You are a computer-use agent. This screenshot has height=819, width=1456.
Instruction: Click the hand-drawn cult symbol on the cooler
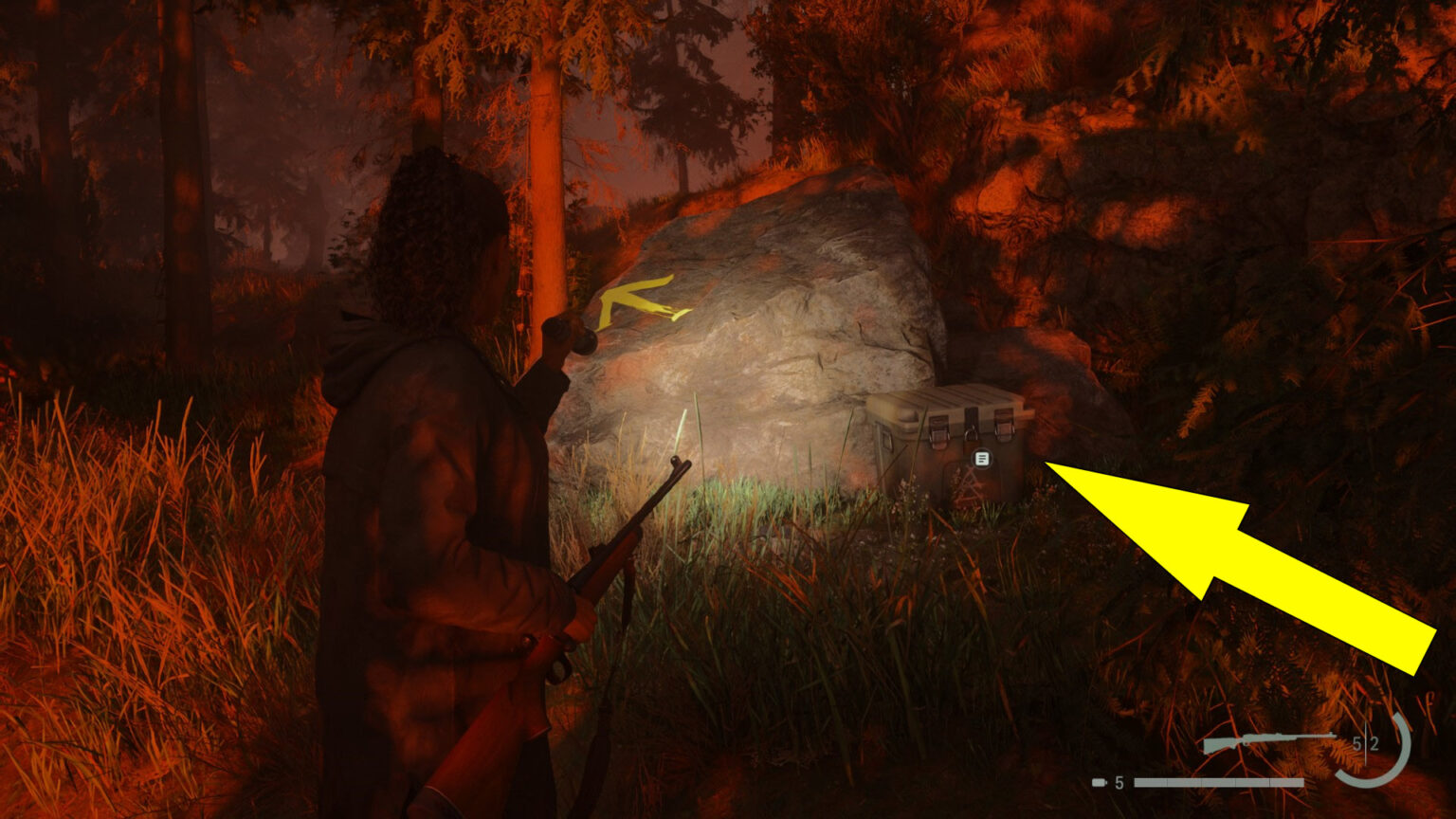click(967, 483)
